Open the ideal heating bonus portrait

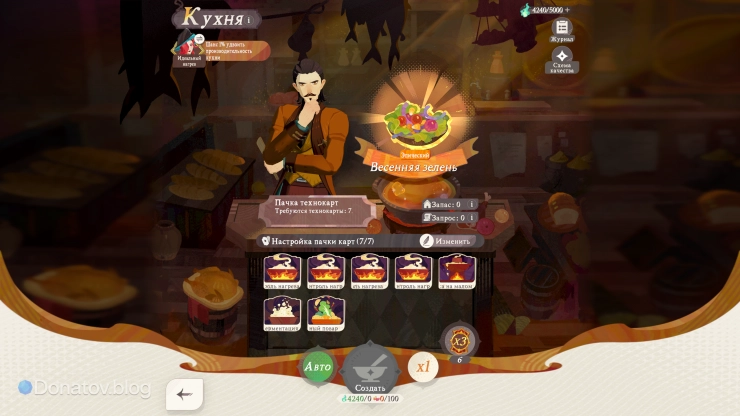point(187,46)
